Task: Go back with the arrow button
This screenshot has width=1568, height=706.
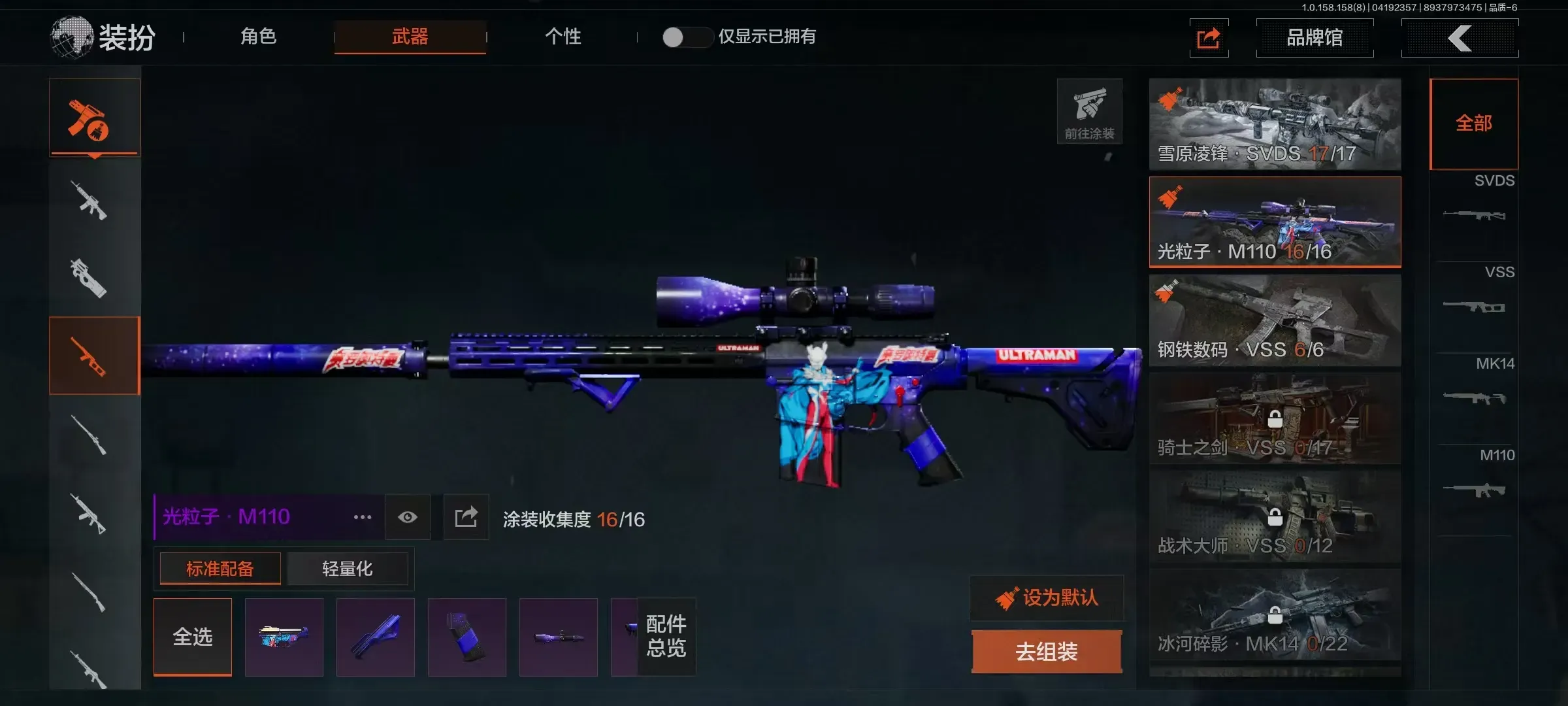Action: pyautogui.click(x=1460, y=38)
